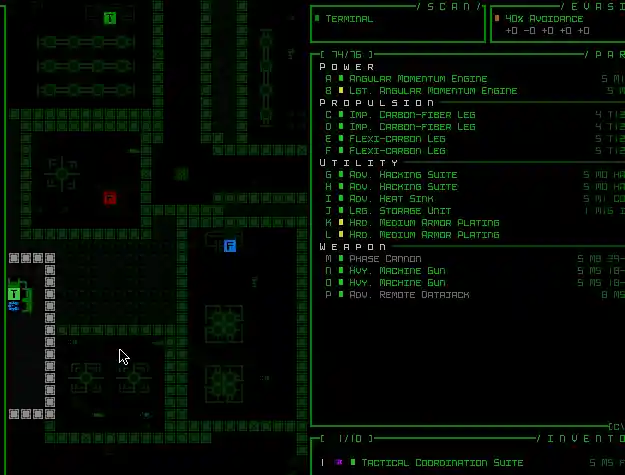
Task: Toggle the Lgt. Angular Momentum Engine
Action: 433,91
